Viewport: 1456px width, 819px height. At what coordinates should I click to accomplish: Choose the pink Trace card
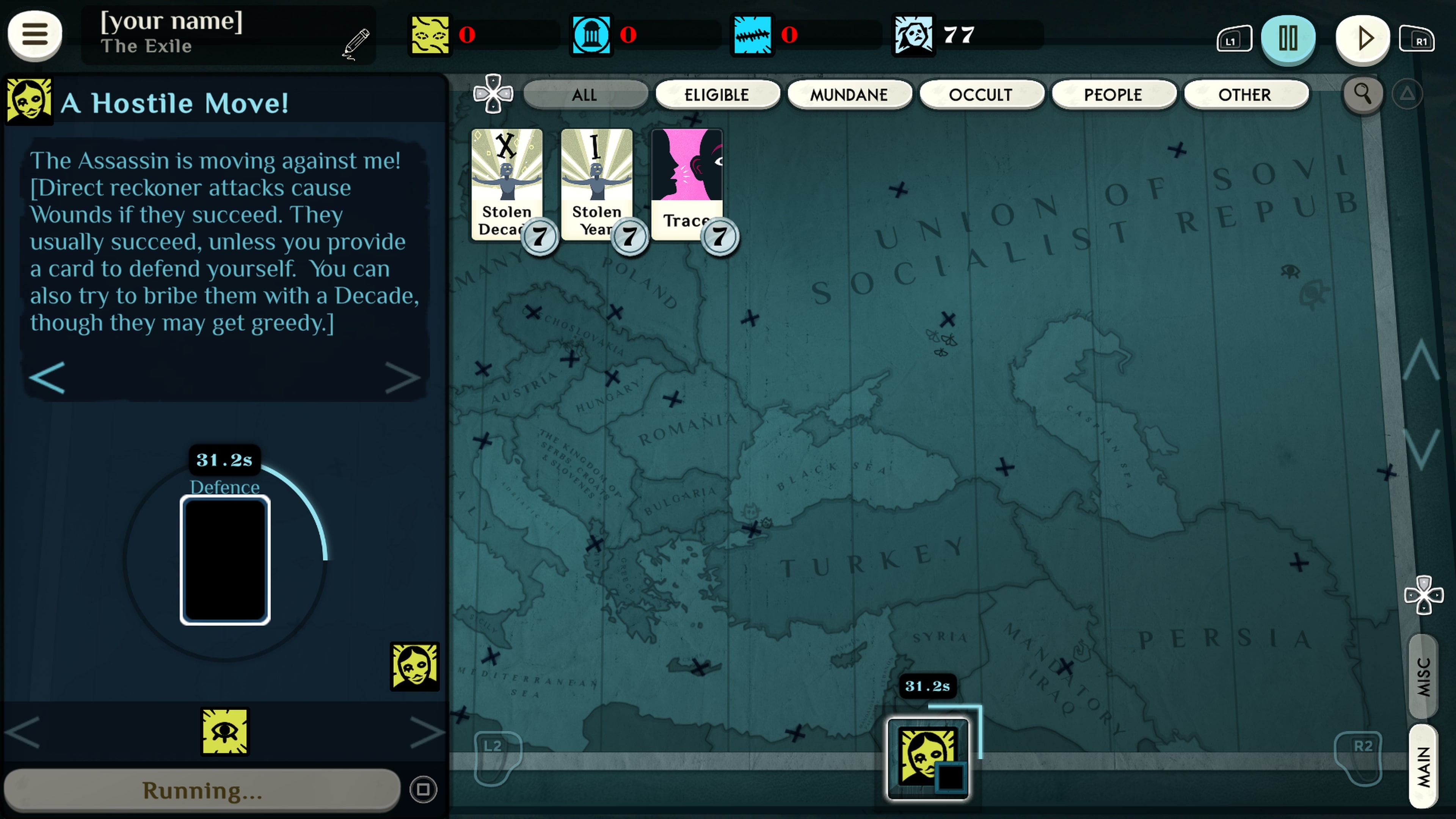point(686,181)
